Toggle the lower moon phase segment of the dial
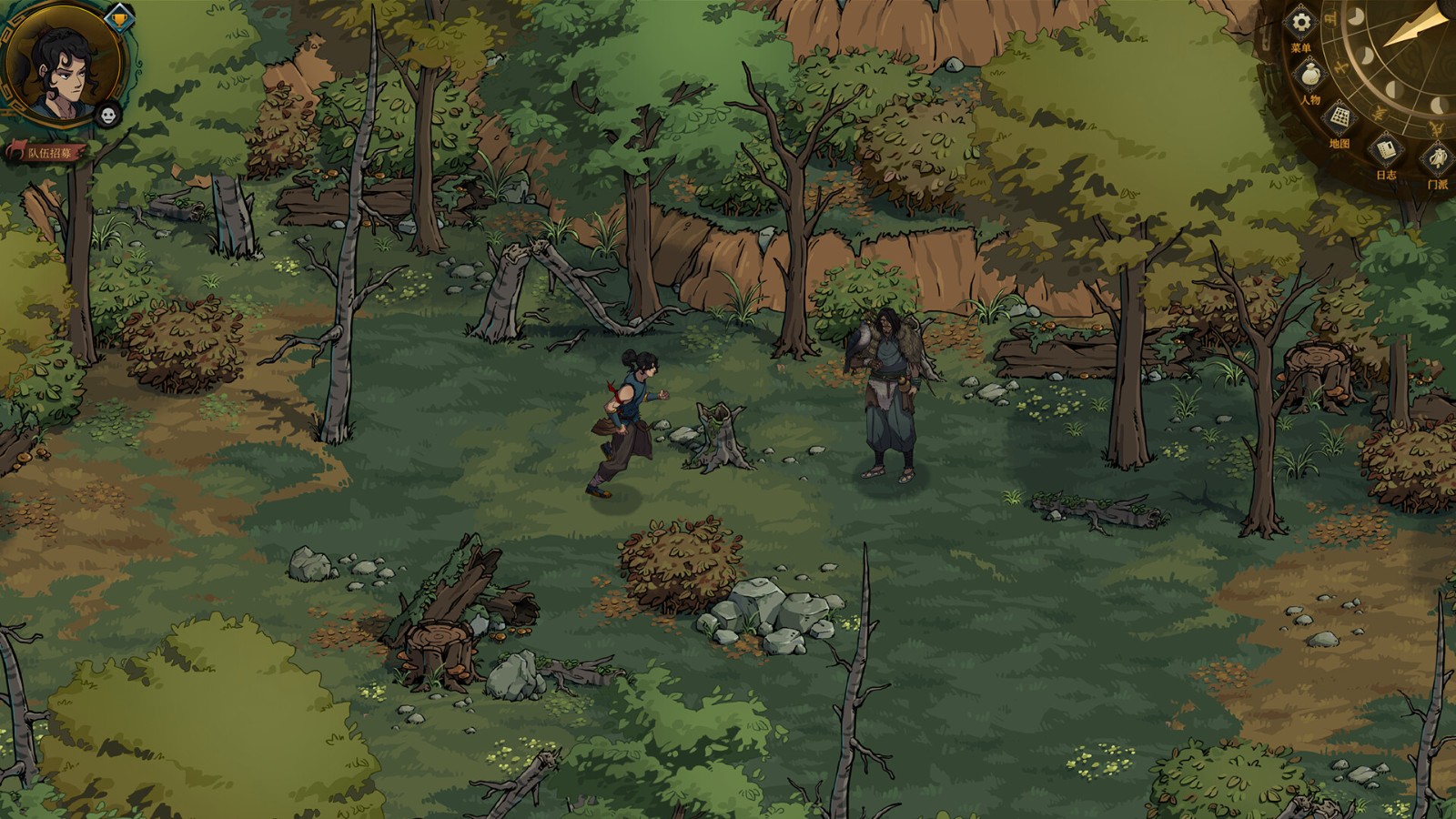 pos(1438,106)
